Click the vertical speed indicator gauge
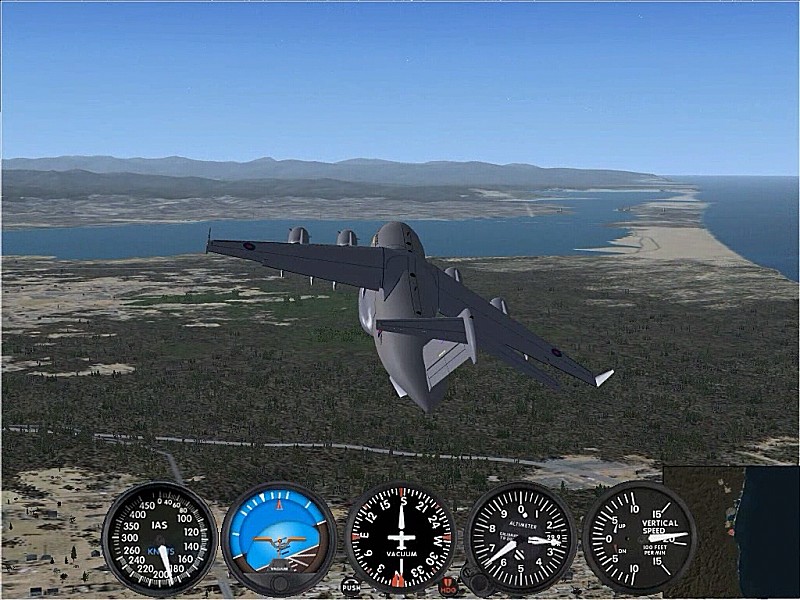This screenshot has height=600, width=800. (639, 537)
